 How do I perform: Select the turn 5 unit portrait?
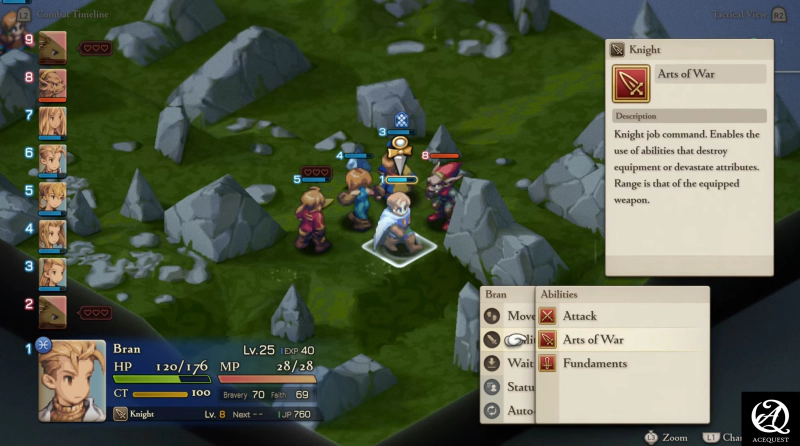pyautogui.click(x=52, y=197)
